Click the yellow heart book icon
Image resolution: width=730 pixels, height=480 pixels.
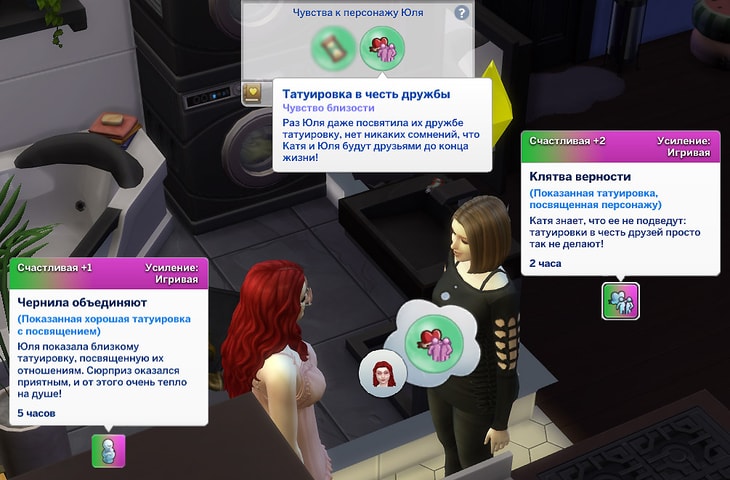pos(253,94)
